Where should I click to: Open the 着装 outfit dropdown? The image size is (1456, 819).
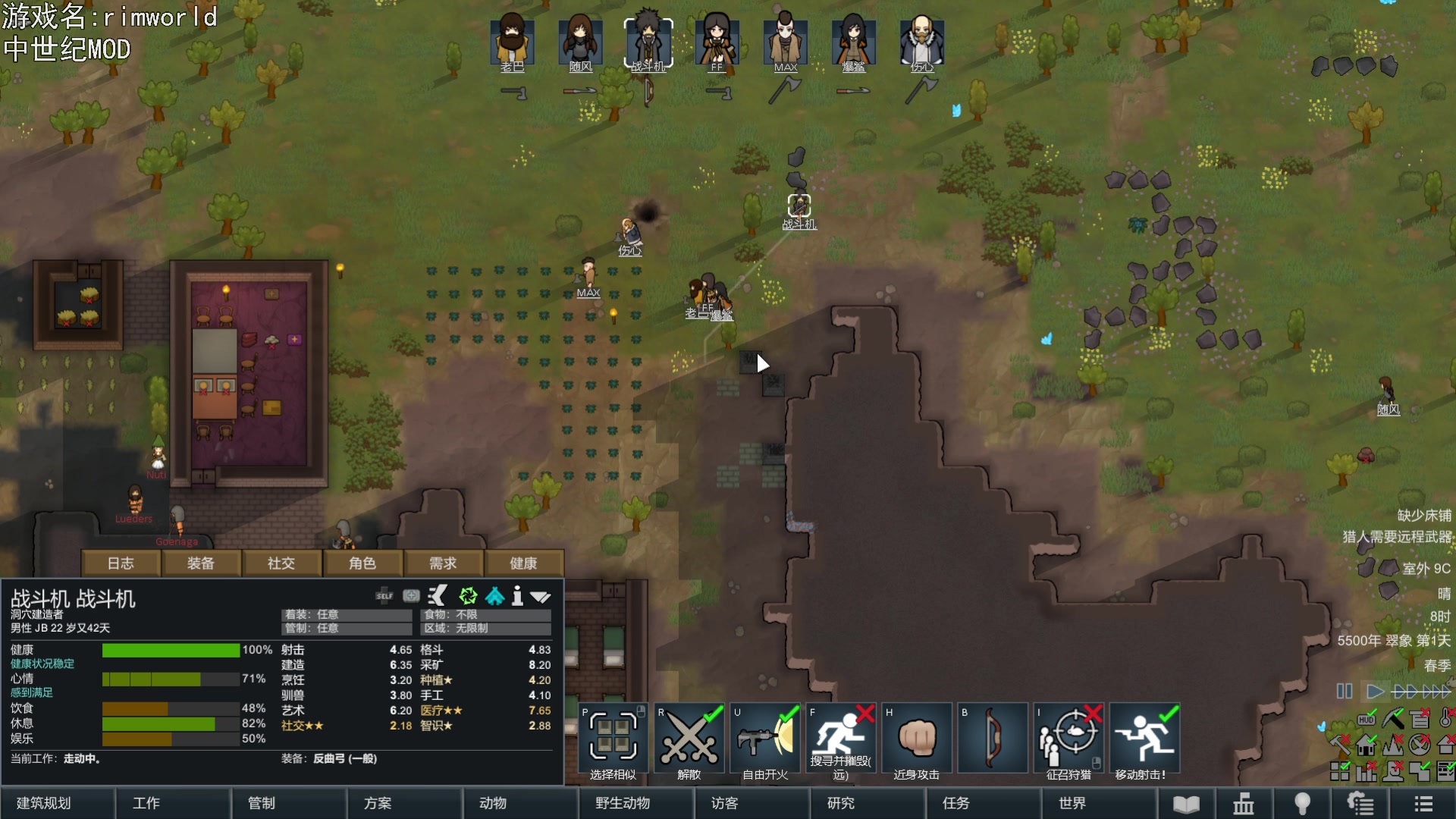tap(347, 615)
